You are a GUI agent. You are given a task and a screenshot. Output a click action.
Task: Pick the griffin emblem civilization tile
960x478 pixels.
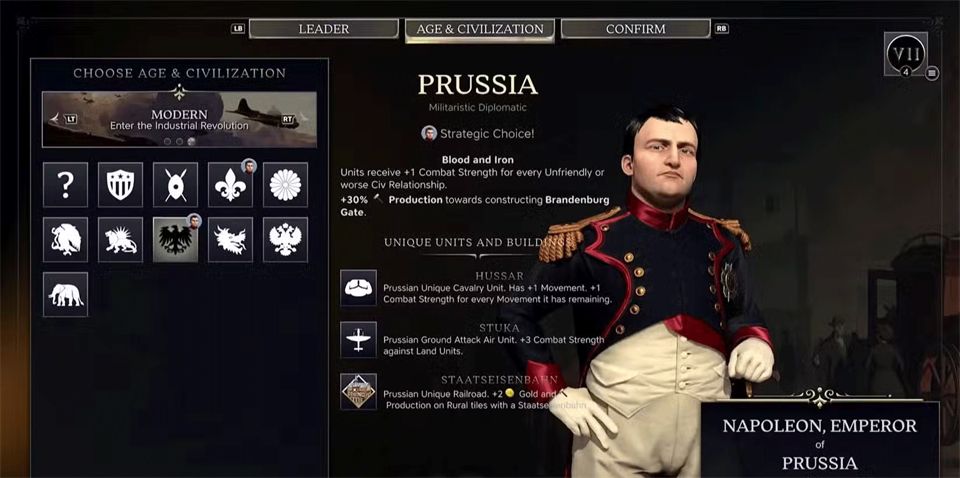(65, 240)
